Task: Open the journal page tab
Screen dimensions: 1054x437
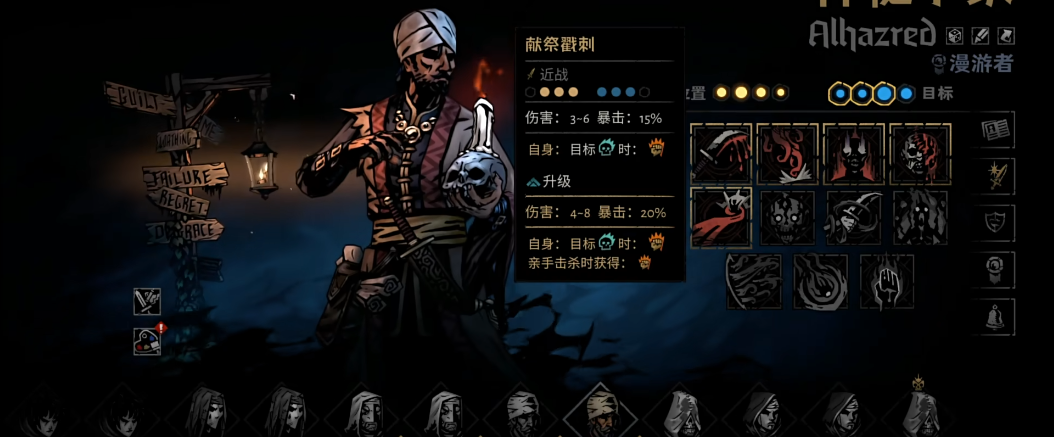Action: (998, 129)
